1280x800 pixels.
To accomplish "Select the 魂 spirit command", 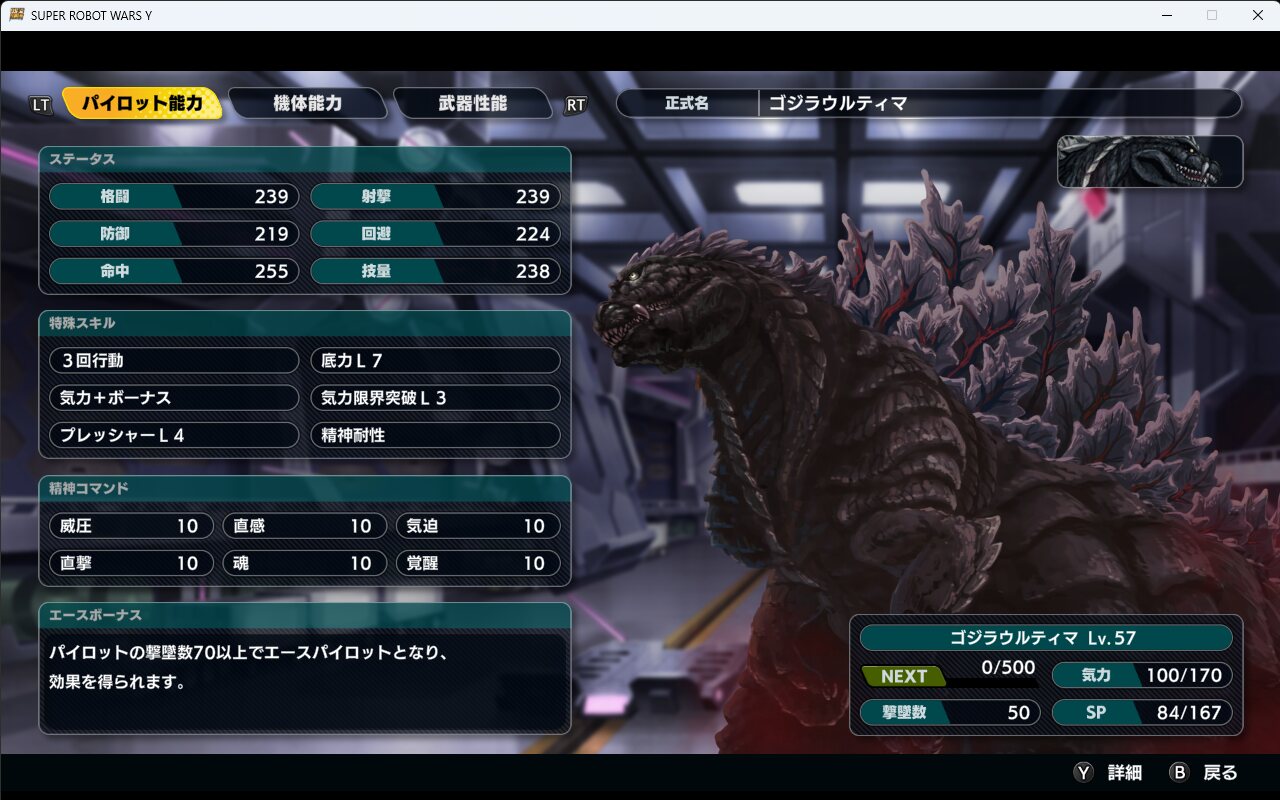I will tap(304, 563).
